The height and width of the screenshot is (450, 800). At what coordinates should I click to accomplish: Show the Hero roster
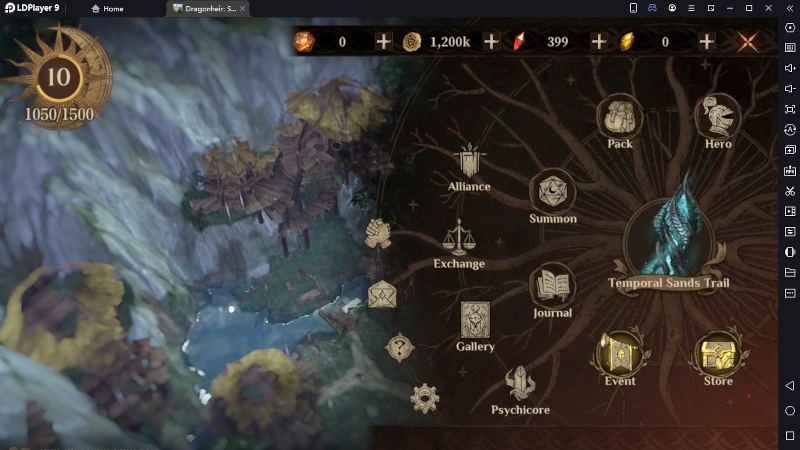[717, 118]
